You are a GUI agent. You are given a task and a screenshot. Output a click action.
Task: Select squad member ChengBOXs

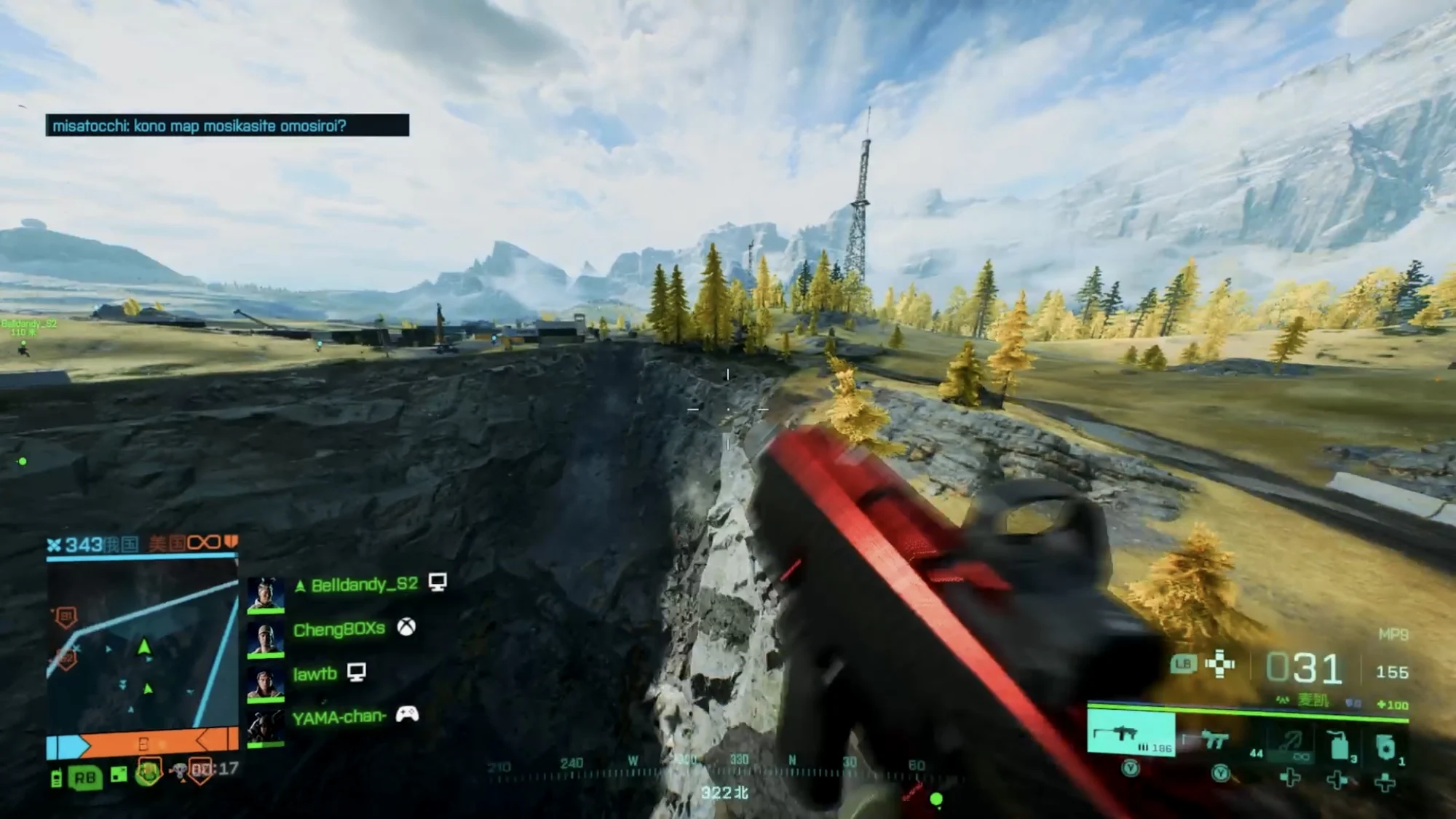pyautogui.click(x=339, y=629)
